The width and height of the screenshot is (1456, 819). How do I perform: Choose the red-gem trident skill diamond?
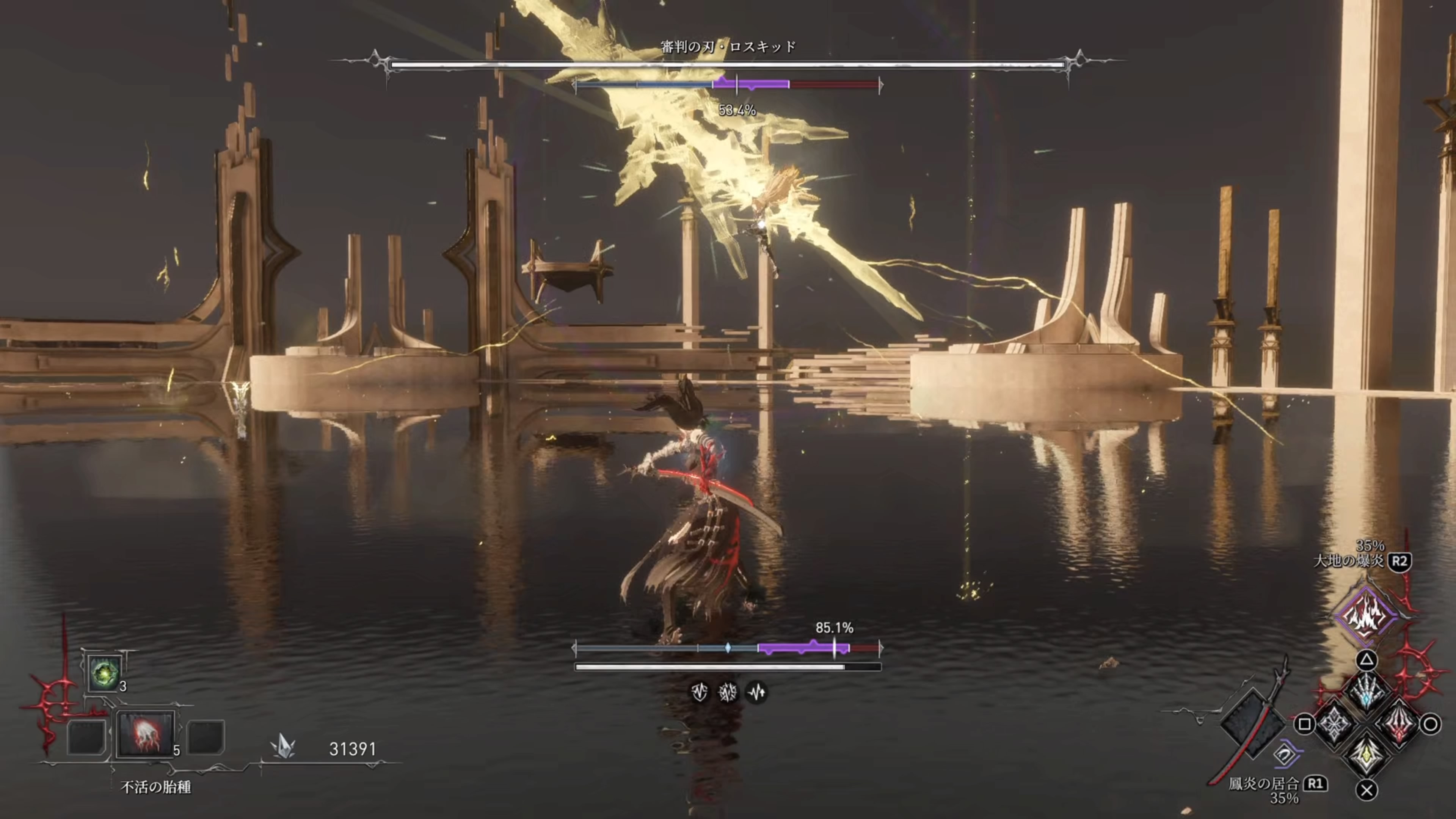click(1398, 724)
